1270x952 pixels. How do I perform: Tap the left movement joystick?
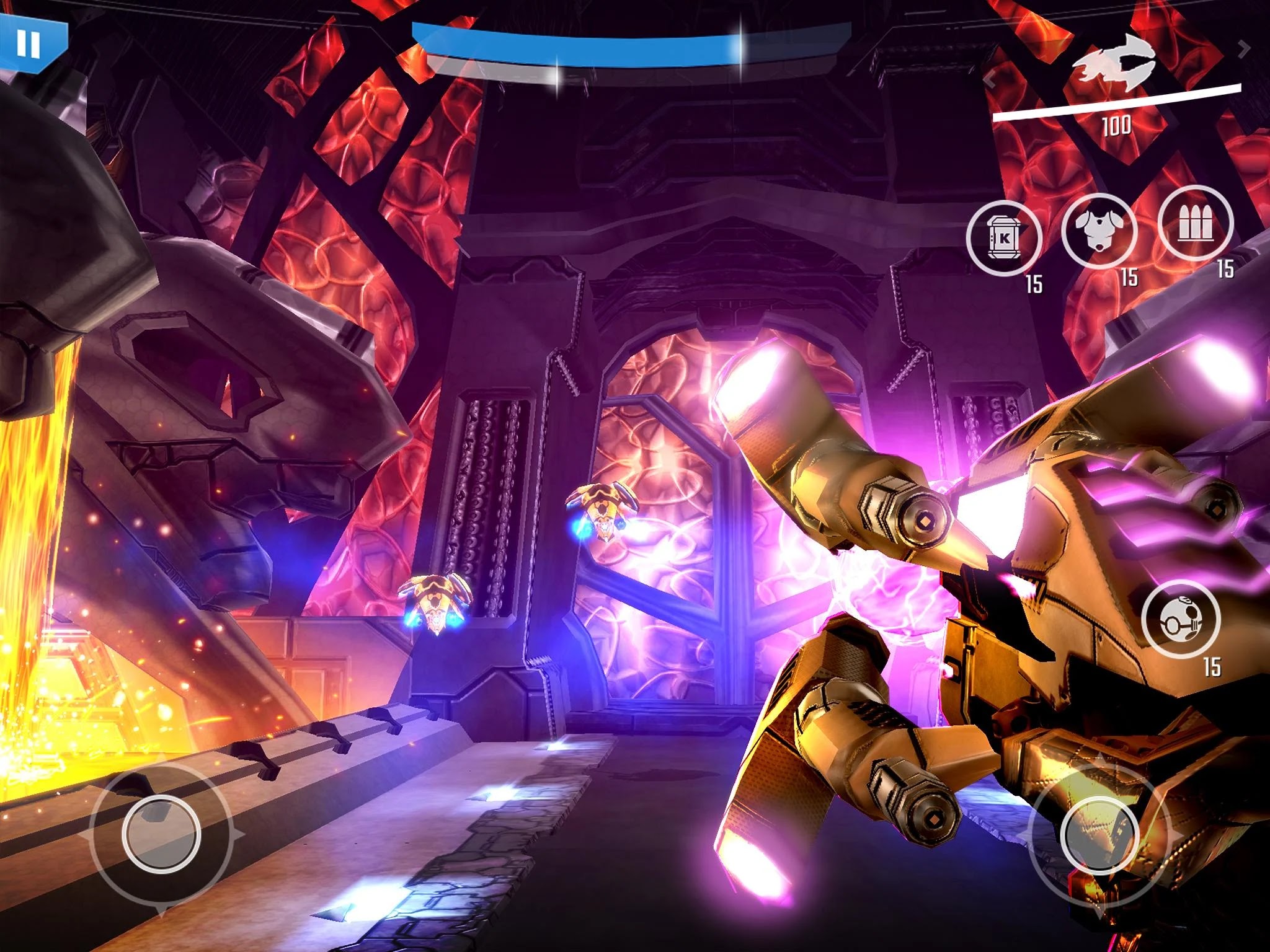coord(161,830)
